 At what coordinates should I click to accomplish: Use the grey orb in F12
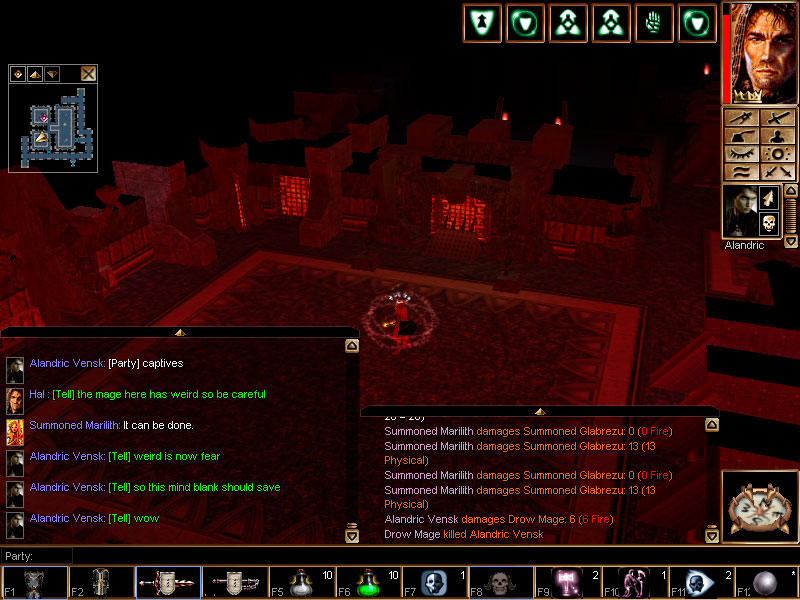click(766, 583)
